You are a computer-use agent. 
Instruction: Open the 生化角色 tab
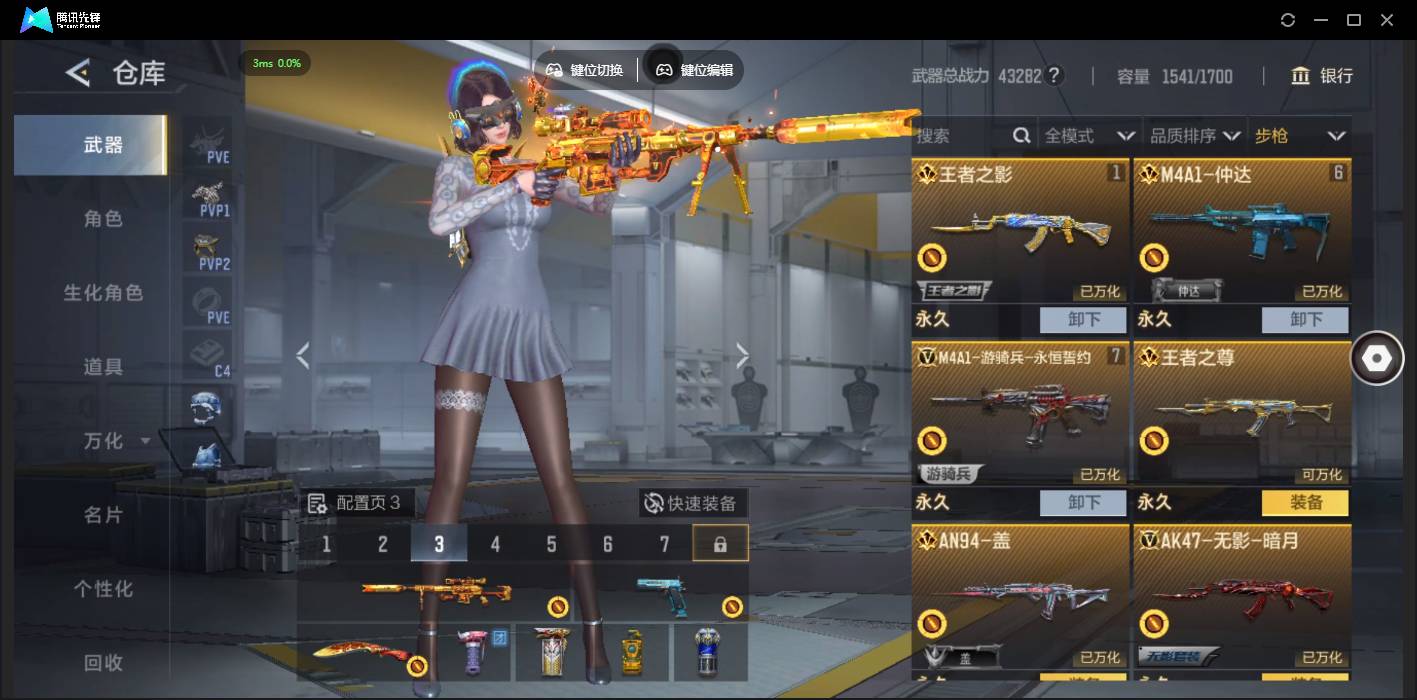[x=103, y=293]
